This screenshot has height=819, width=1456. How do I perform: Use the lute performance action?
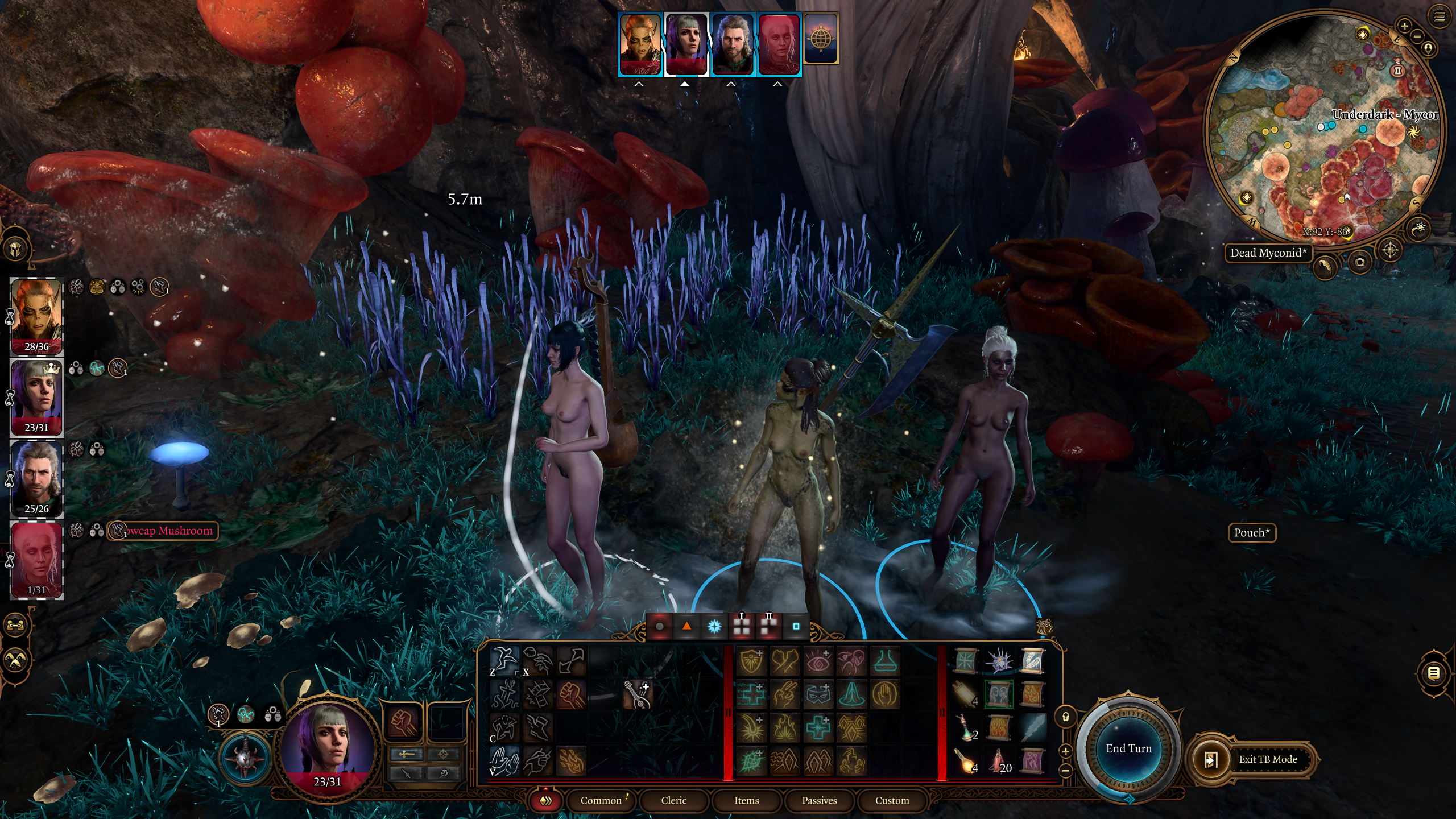(x=636, y=694)
